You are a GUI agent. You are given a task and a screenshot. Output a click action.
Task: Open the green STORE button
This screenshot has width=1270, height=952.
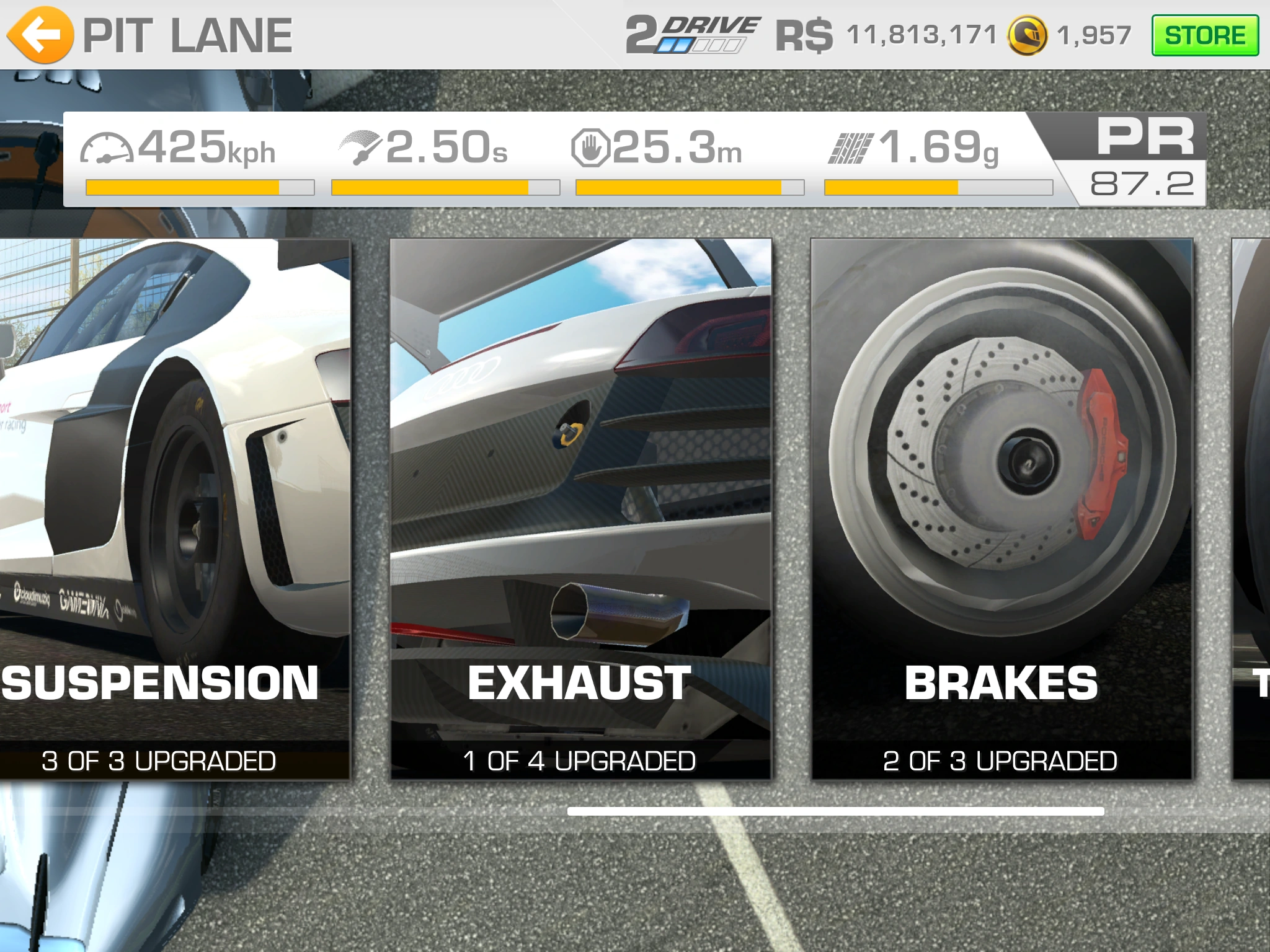coord(1204,35)
